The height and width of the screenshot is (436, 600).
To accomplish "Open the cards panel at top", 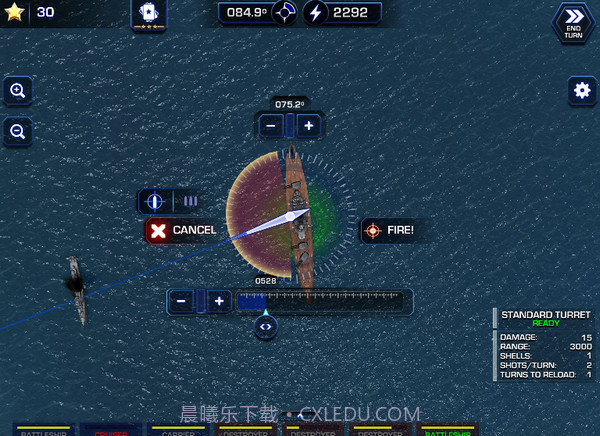I will (x=149, y=14).
